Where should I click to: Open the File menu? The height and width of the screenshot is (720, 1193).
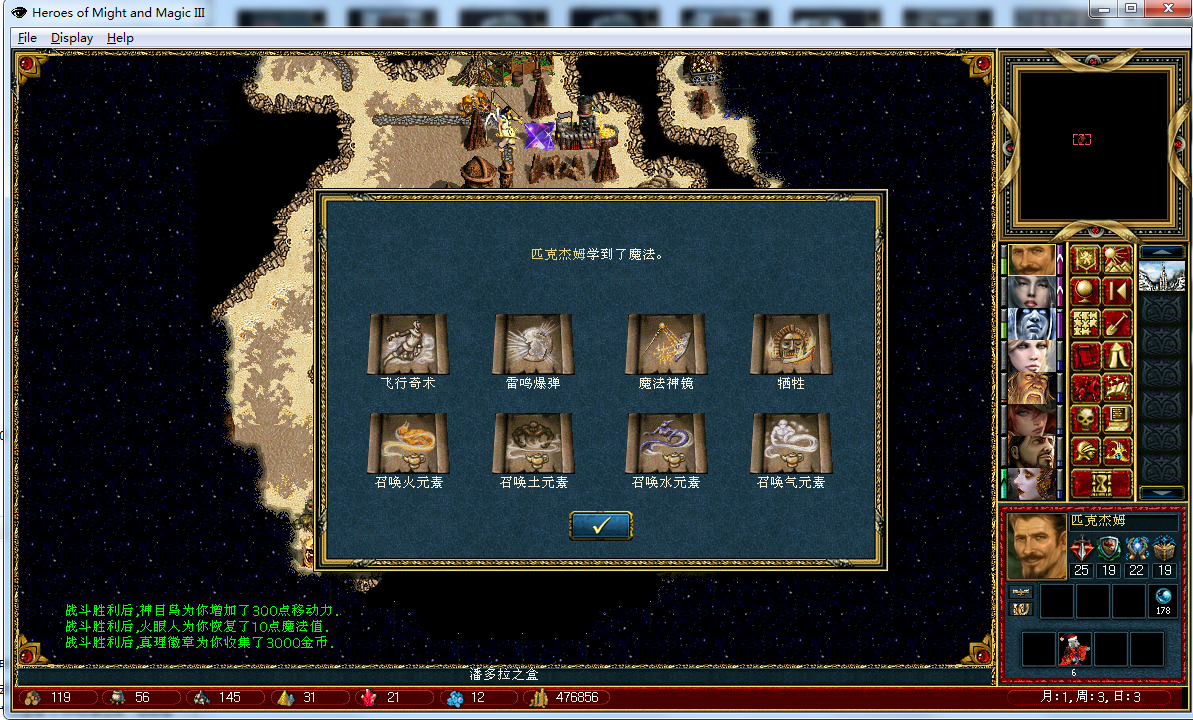click(27, 38)
